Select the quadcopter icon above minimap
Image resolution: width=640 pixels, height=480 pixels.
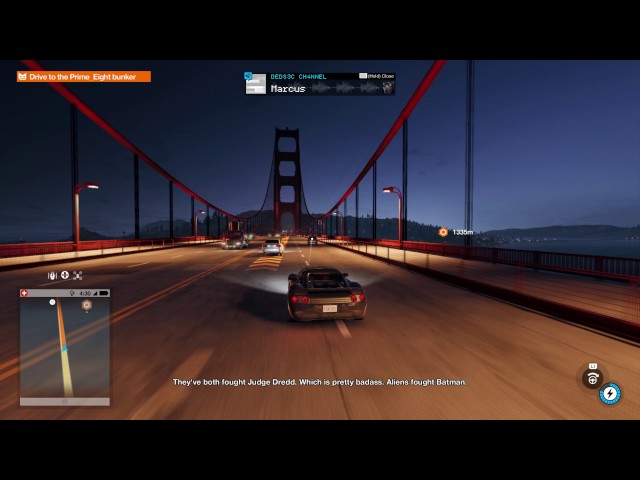(x=77, y=275)
